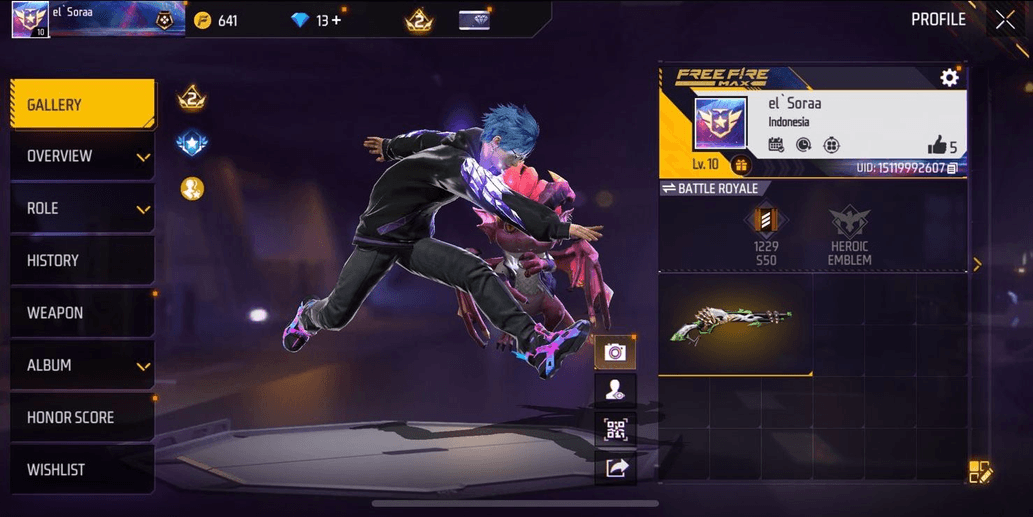
Task: Open profile settings gear icon
Action: [x=949, y=77]
